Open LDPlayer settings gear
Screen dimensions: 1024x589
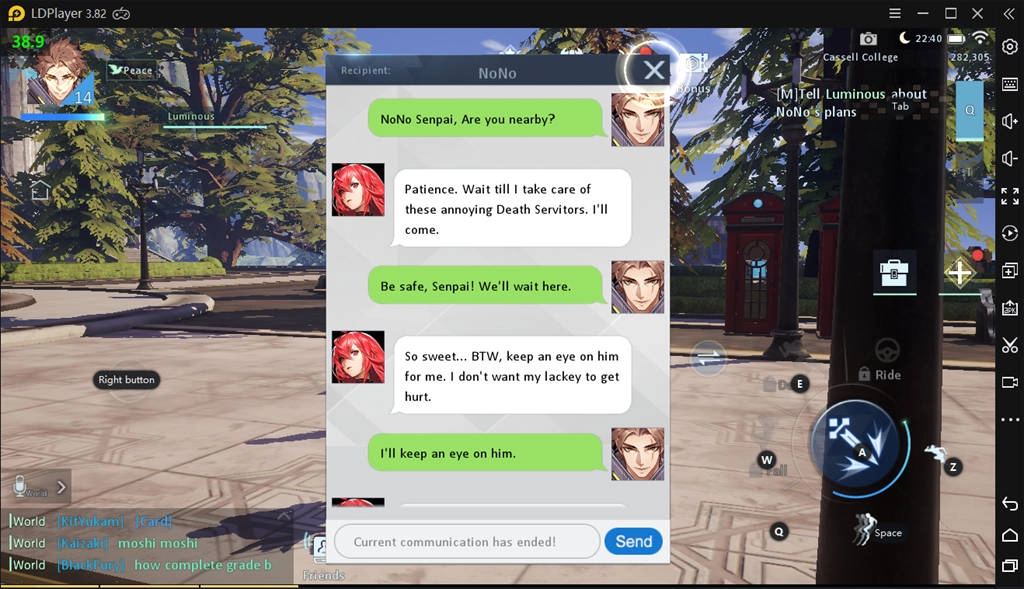pyautogui.click(x=1010, y=47)
